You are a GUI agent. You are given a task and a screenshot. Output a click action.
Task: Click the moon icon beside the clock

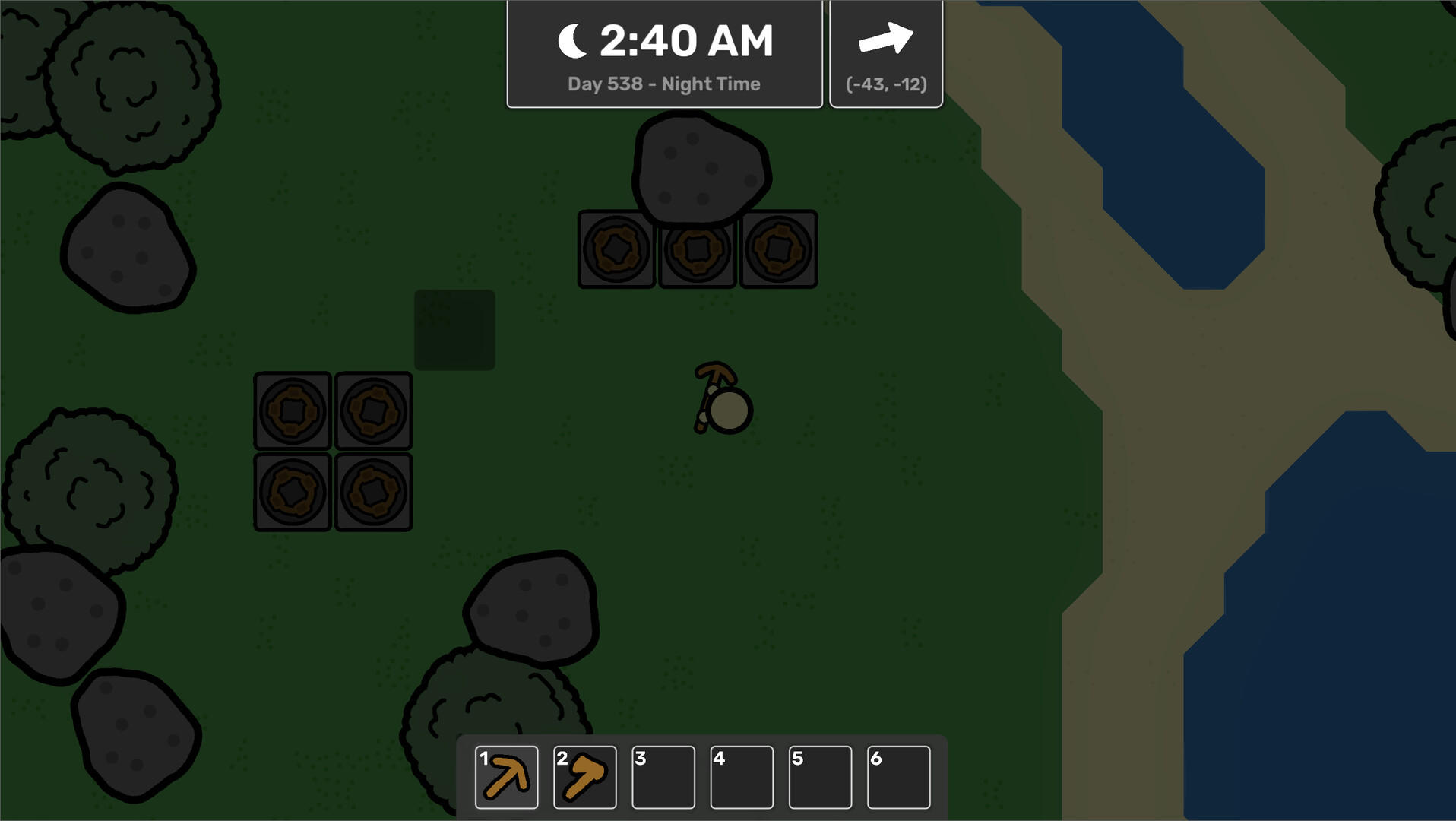[x=573, y=40]
